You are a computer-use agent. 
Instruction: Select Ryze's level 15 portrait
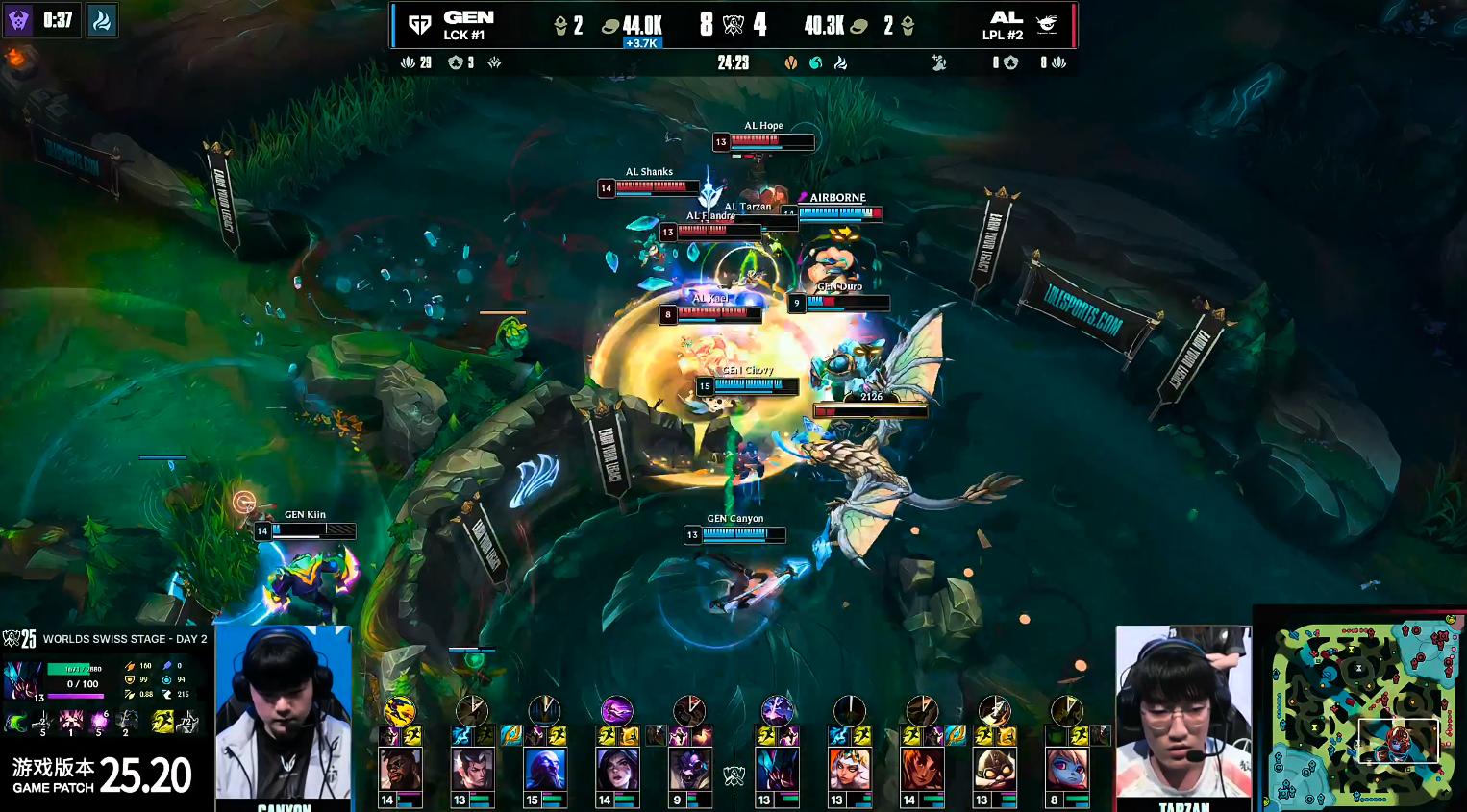tap(544, 771)
